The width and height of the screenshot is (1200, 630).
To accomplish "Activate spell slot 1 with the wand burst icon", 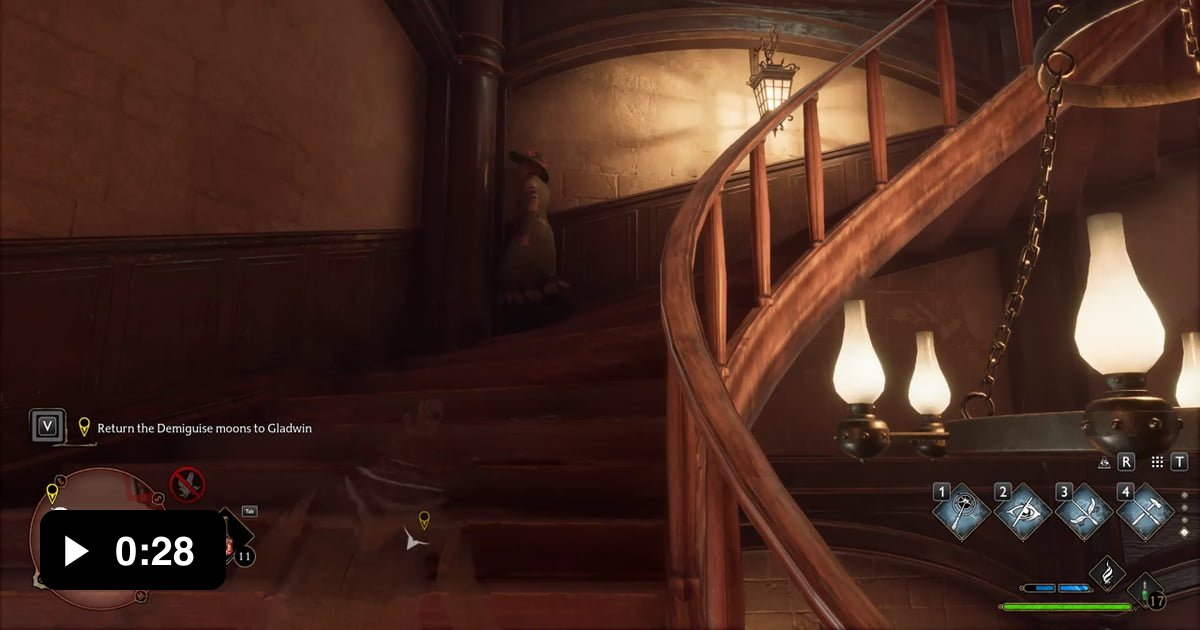I will coord(962,512).
